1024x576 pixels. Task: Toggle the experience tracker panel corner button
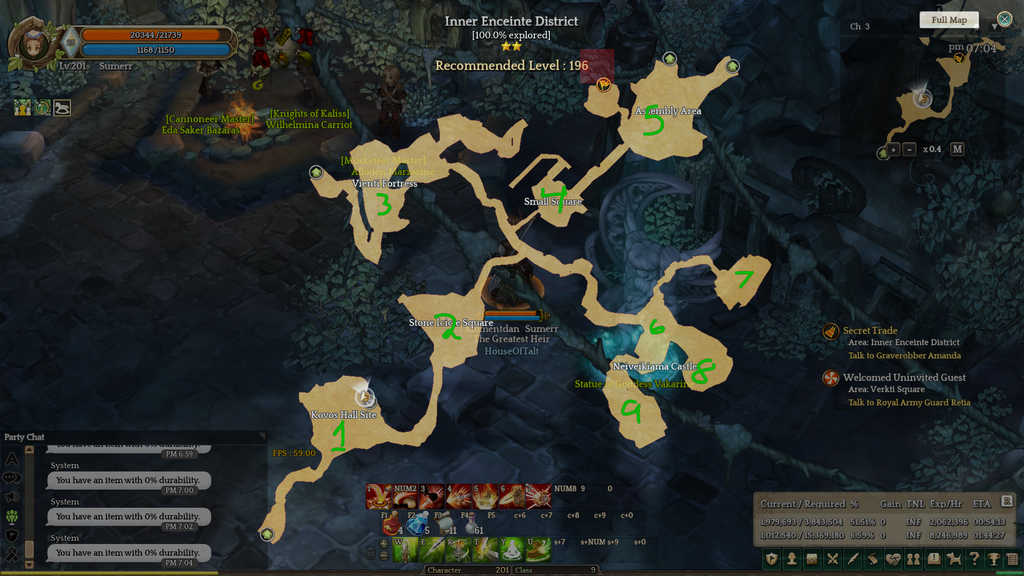point(1006,501)
